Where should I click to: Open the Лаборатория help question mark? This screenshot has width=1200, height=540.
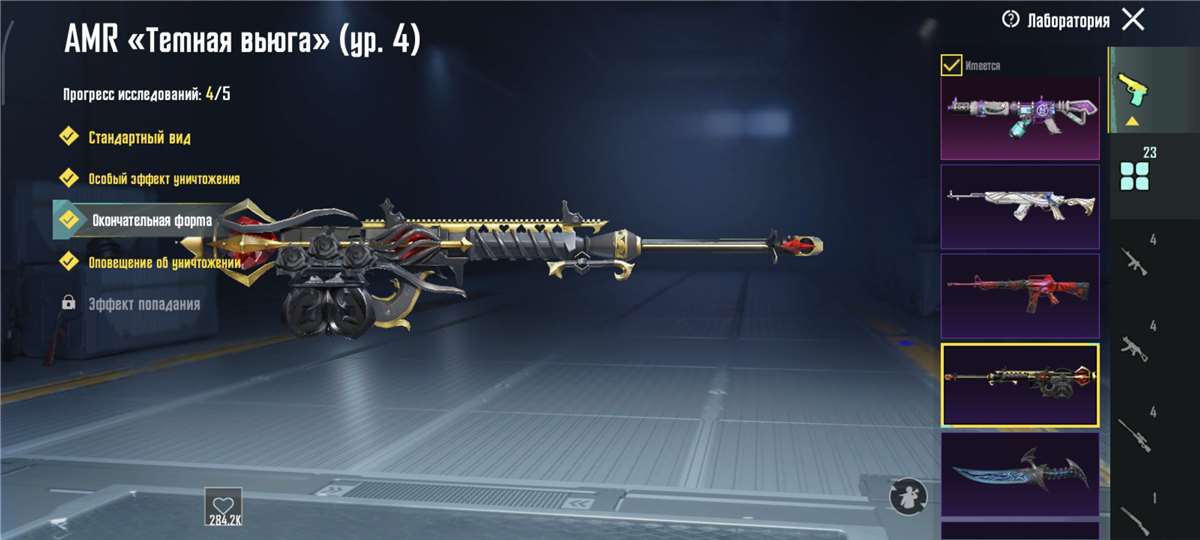pyautogui.click(x=1010, y=20)
